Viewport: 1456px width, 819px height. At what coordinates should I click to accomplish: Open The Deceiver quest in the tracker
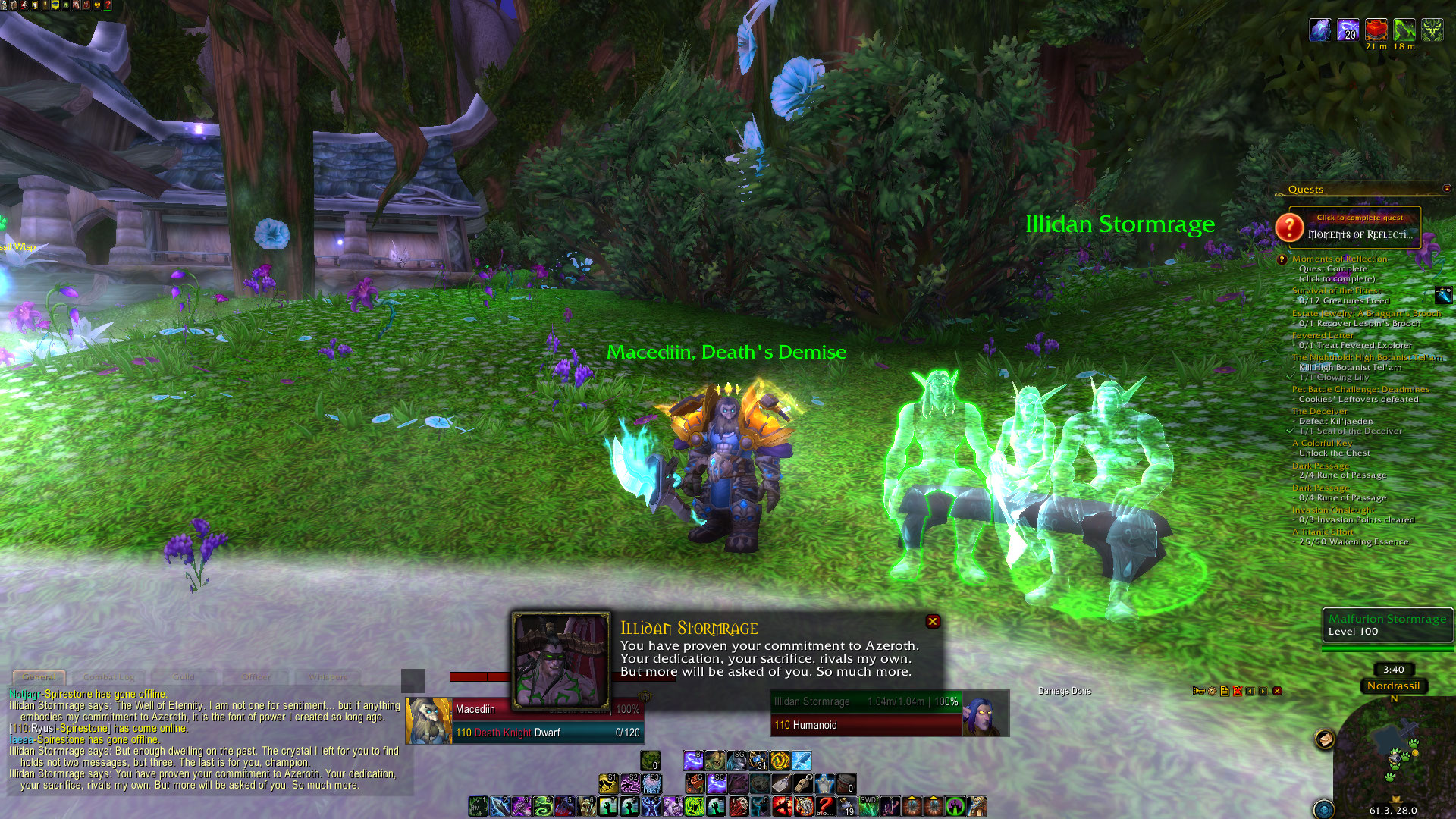1319,411
